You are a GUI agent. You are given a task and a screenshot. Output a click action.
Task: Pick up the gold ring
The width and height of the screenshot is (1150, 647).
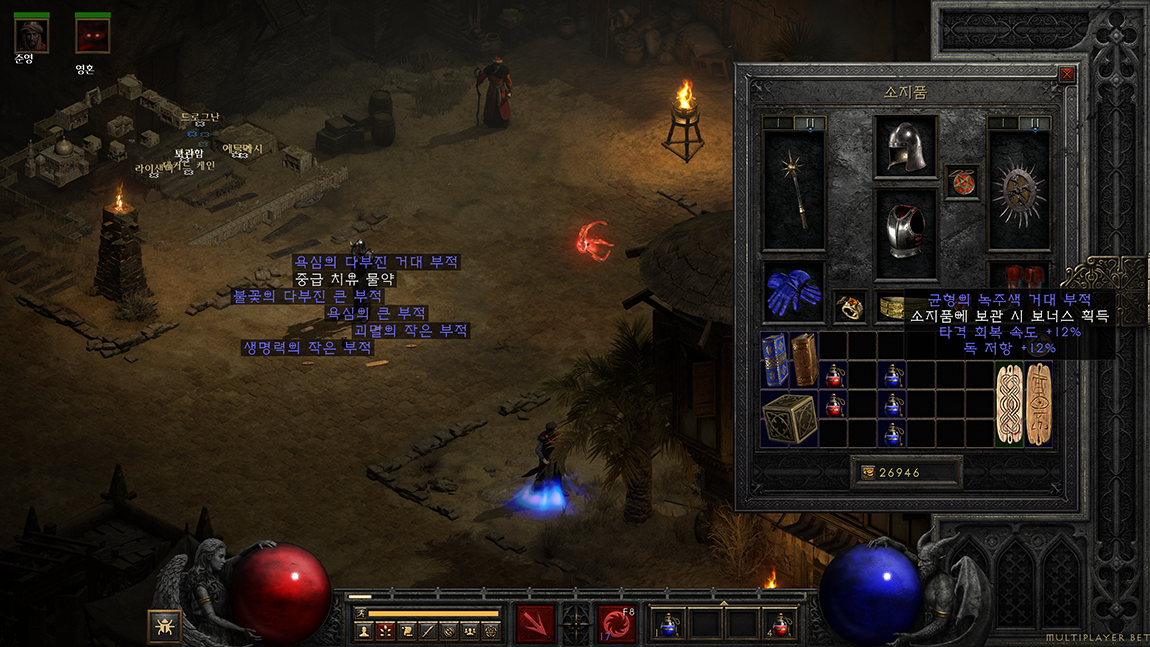pos(850,307)
